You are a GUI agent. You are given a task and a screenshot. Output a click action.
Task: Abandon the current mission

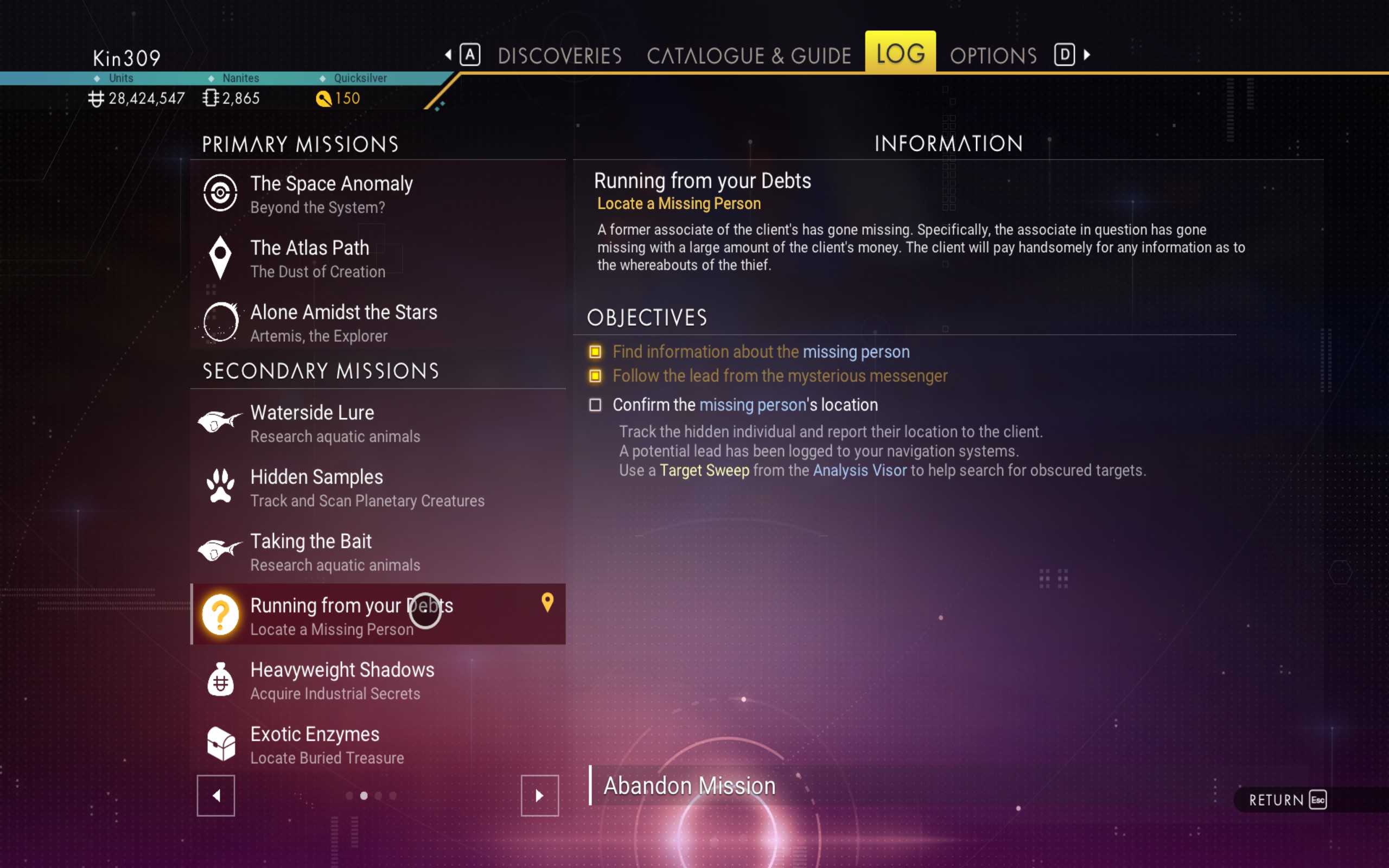[x=689, y=786]
